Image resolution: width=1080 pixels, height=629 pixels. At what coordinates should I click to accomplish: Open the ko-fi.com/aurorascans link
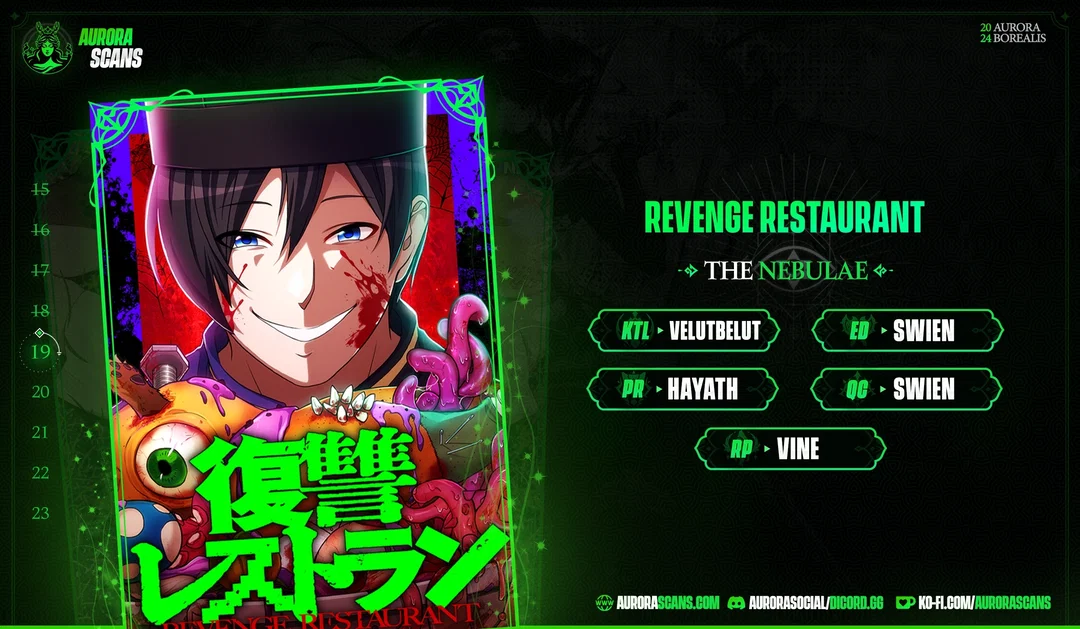tap(973, 602)
